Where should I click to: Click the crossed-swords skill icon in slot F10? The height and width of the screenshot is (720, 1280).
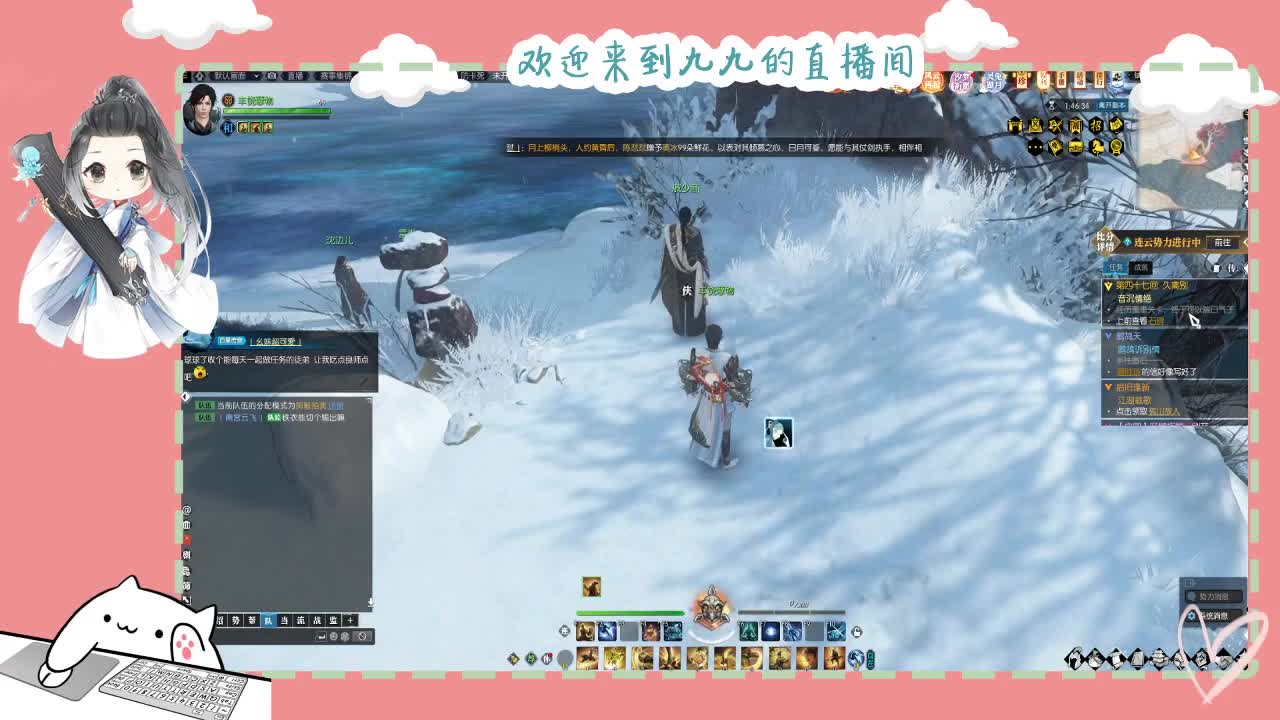[838, 630]
